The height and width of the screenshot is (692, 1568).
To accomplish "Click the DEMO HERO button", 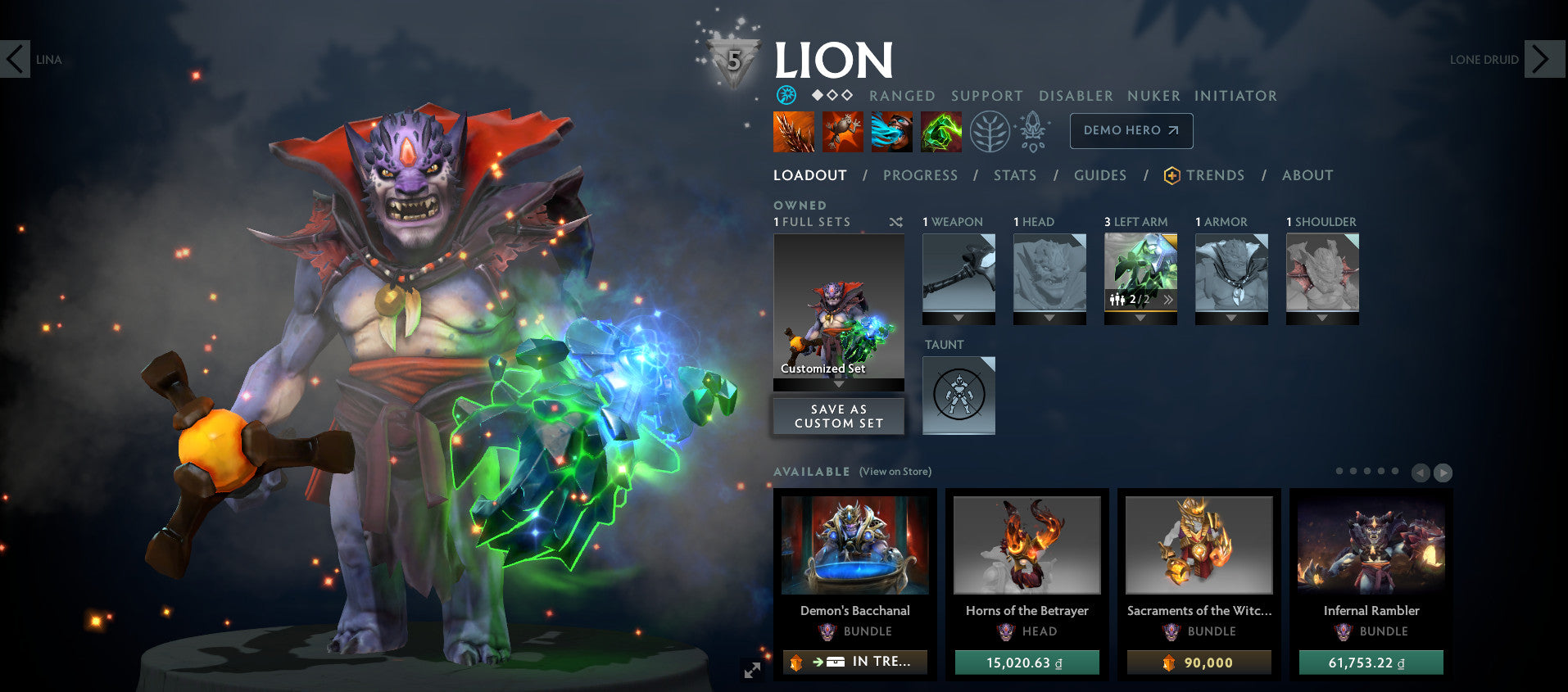I will 1131,130.
